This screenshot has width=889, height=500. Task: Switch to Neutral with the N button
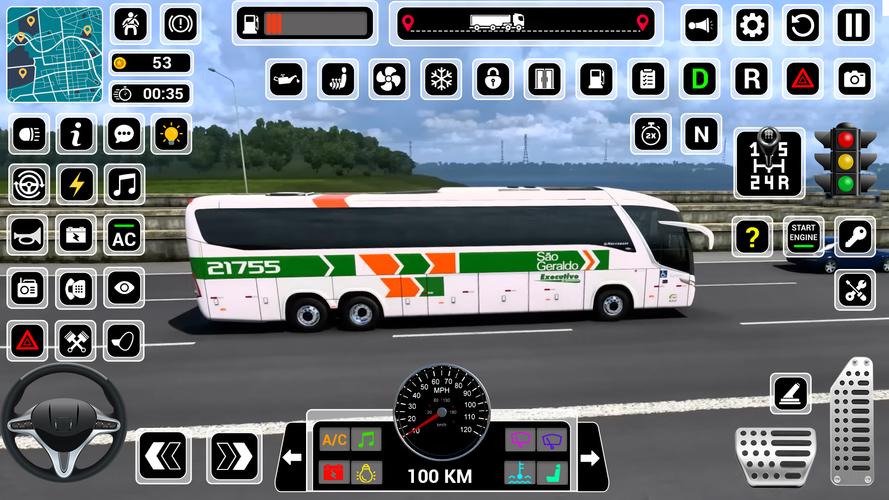click(x=700, y=133)
